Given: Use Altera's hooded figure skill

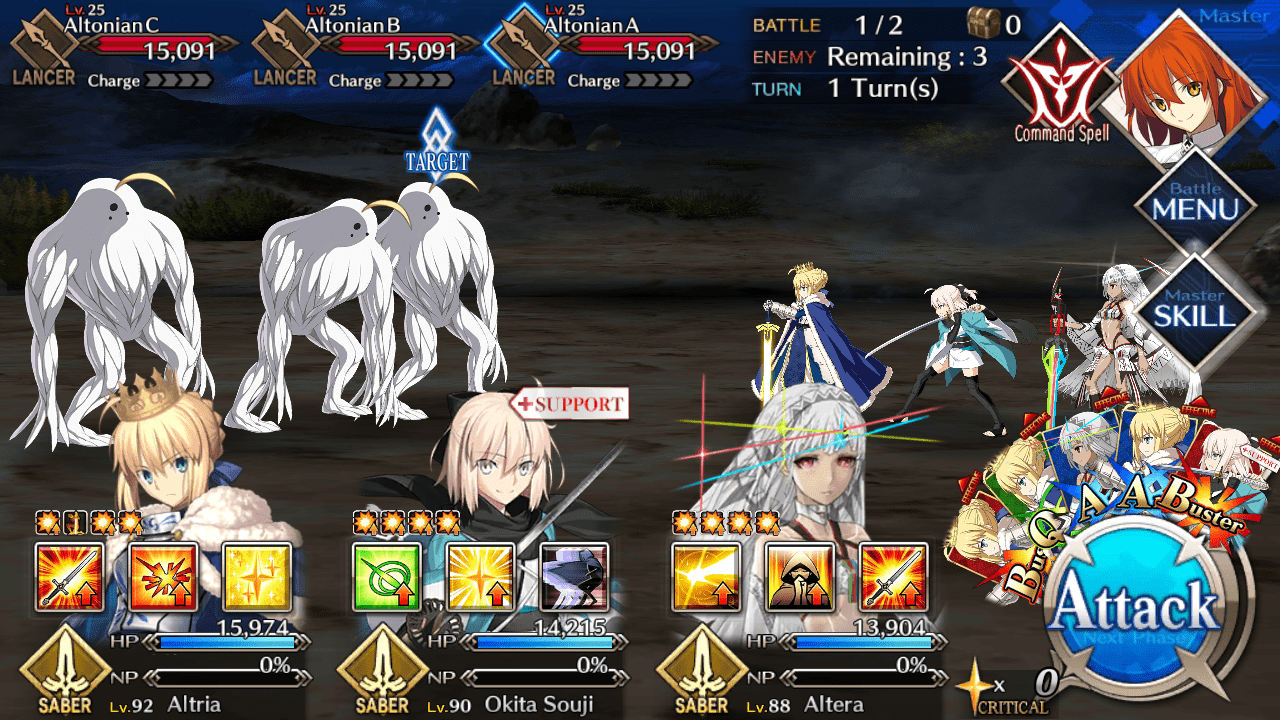Looking at the screenshot, I should tap(799, 577).
